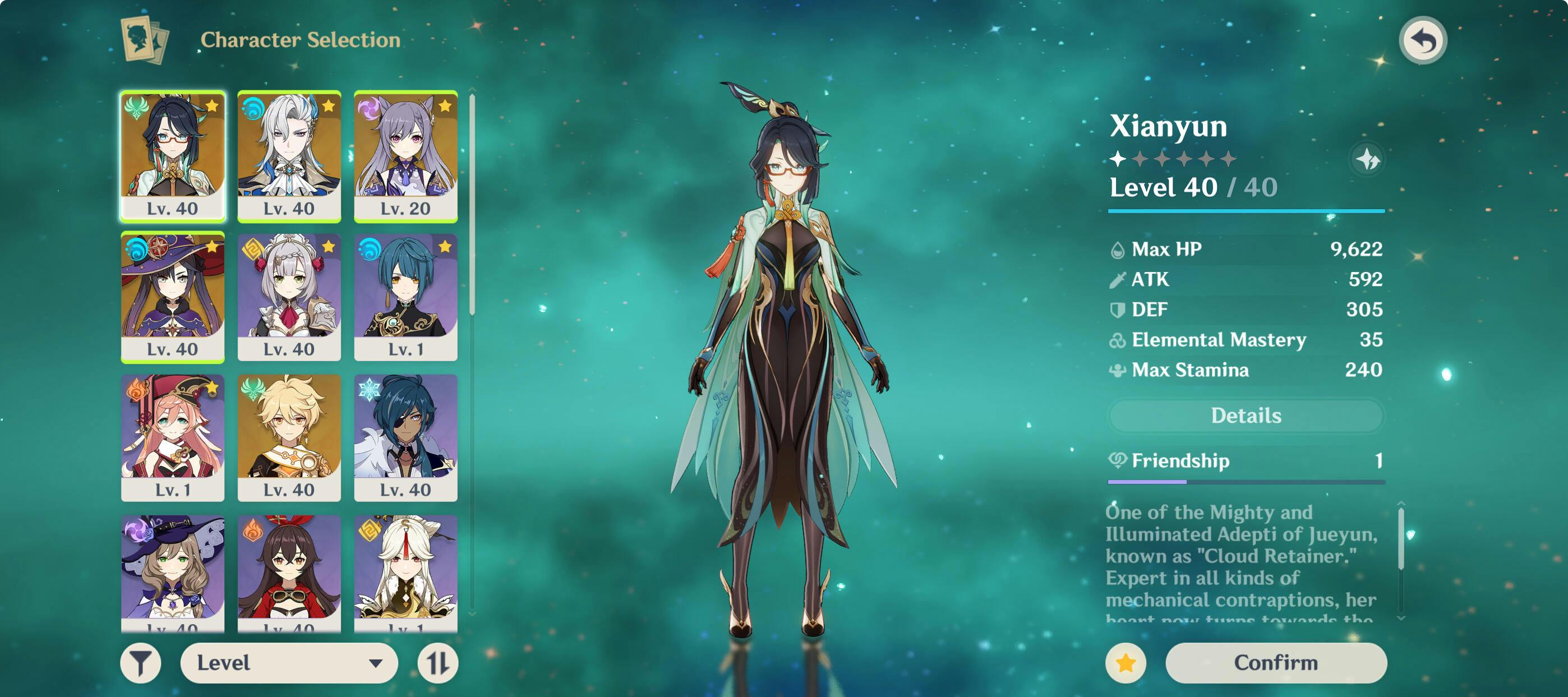Choose Ningguang the white-haired Geo card
1568x697 pixels.
coord(405,572)
